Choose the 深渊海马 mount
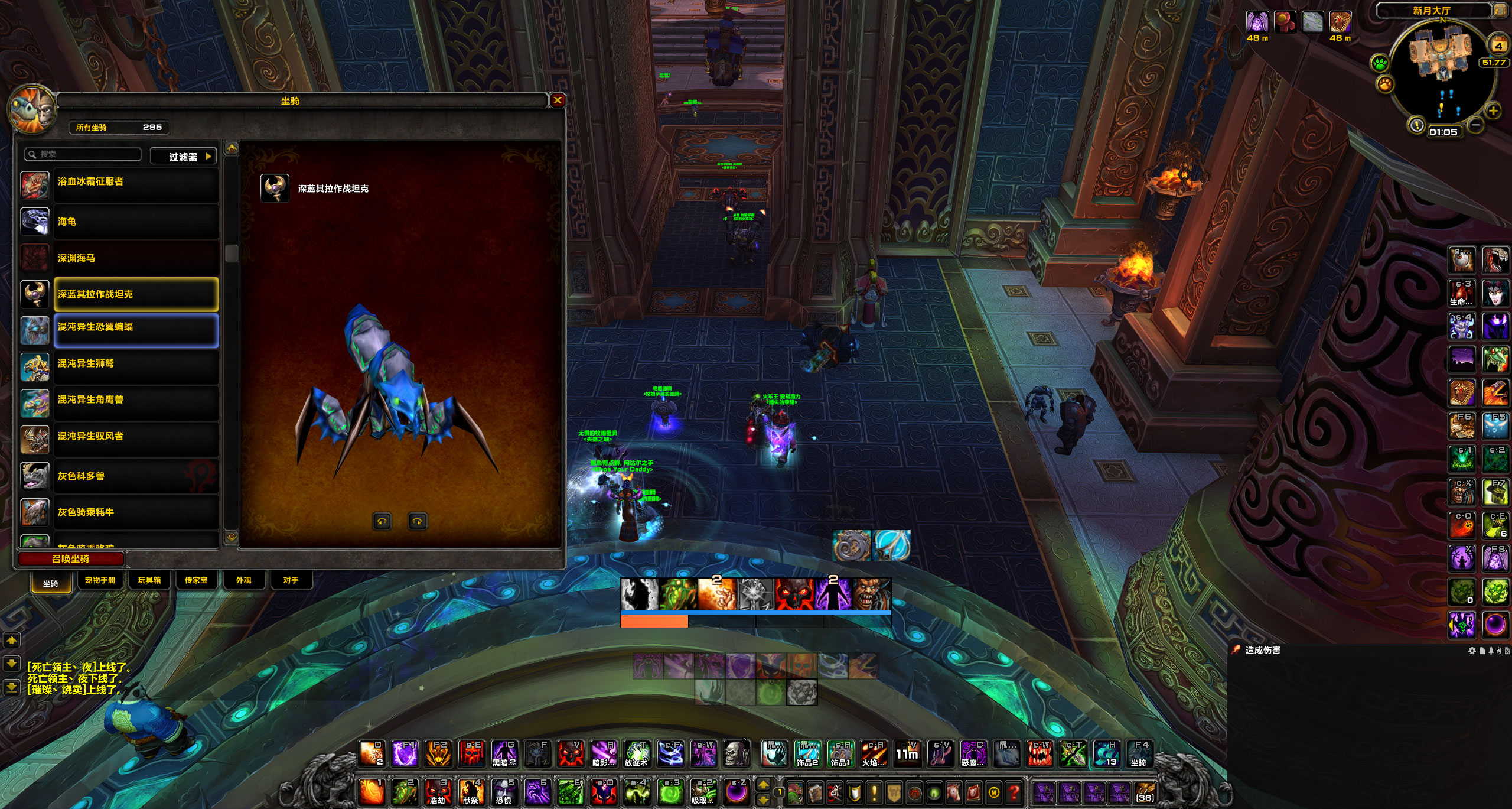The height and width of the screenshot is (809, 1512). (136, 258)
